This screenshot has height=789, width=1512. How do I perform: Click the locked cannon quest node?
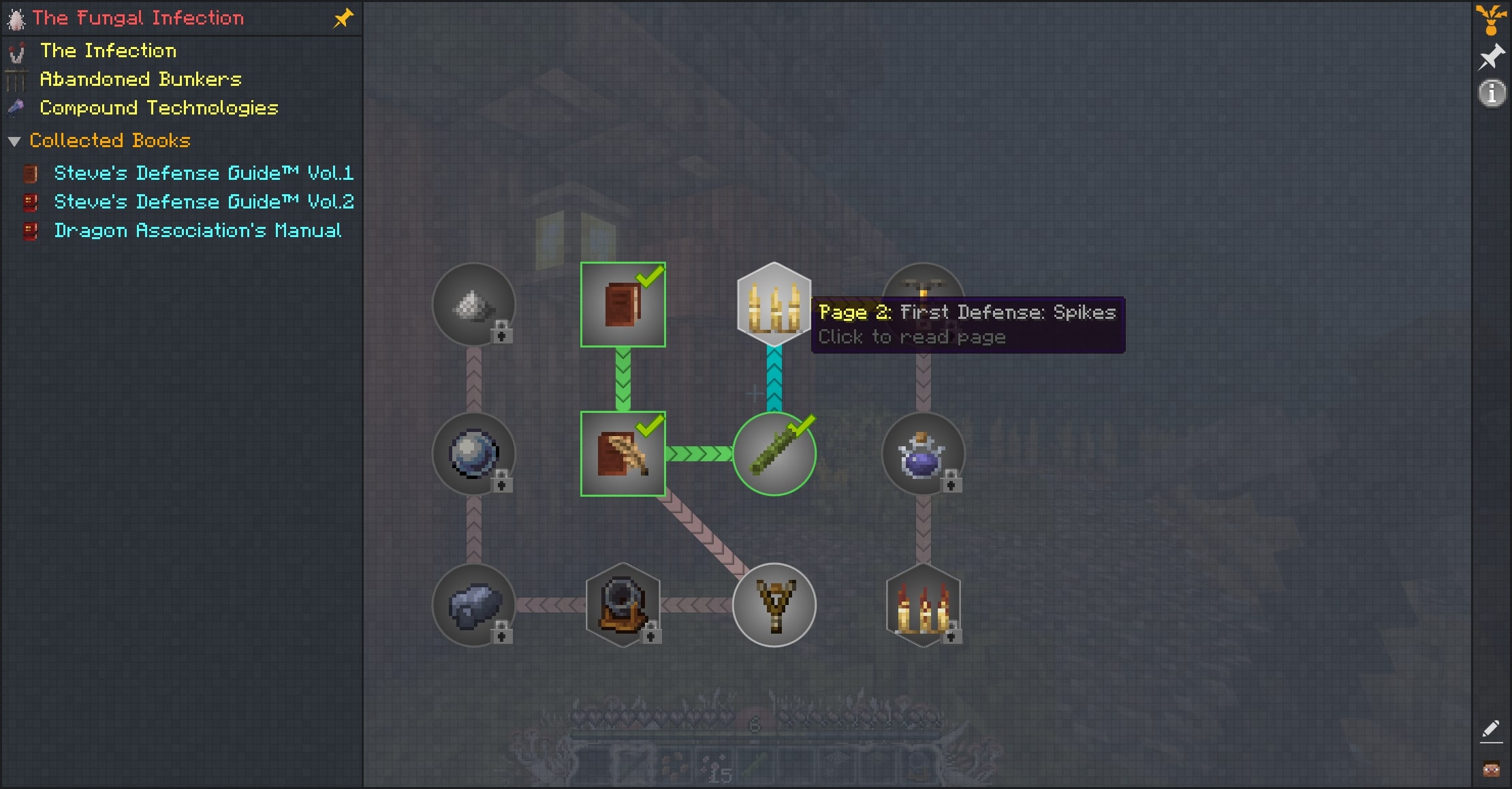623,605
